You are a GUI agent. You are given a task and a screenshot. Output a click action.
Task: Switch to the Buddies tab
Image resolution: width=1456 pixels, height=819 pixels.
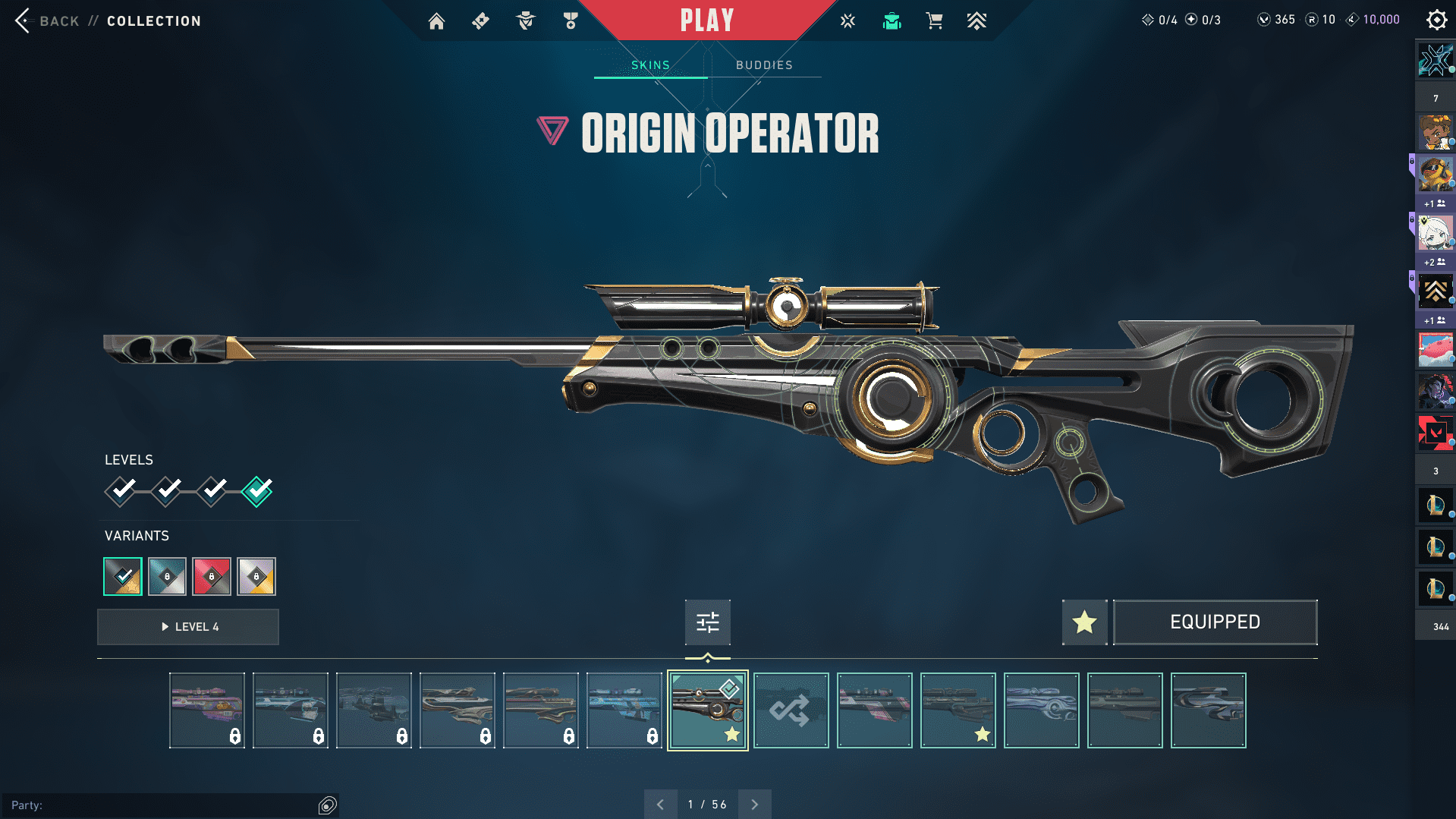coord(764,65)
